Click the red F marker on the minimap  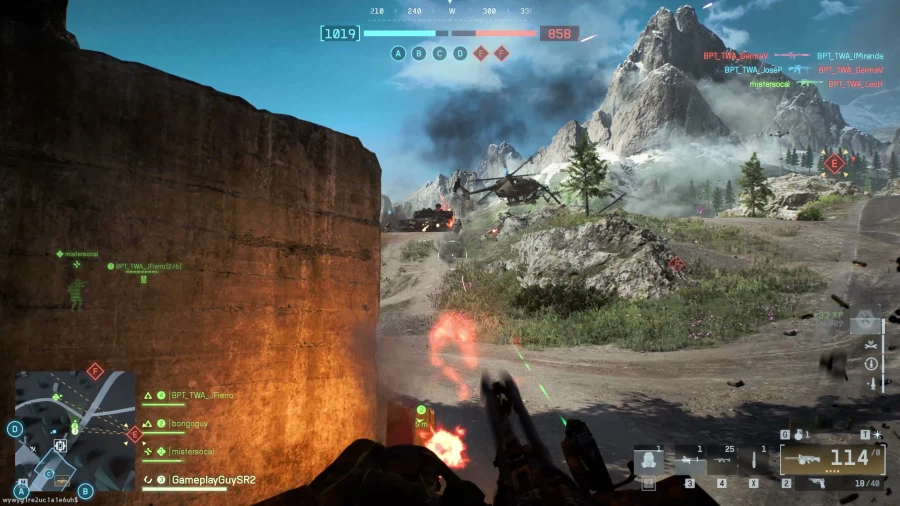coord(95,371)
